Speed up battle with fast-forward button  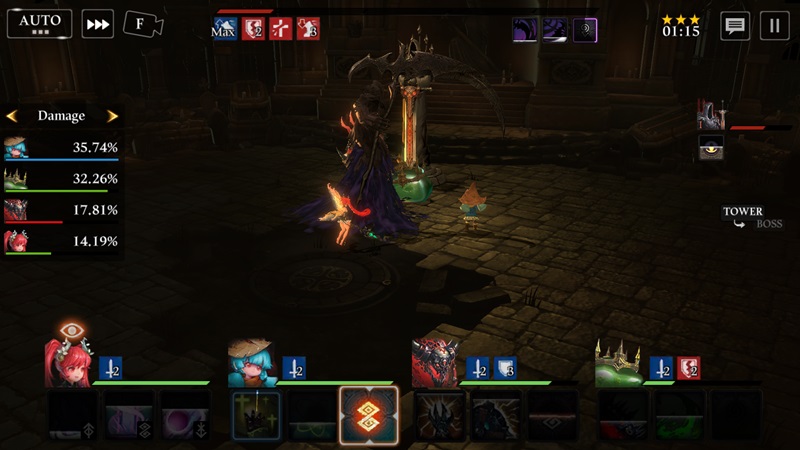pos(97,24)
